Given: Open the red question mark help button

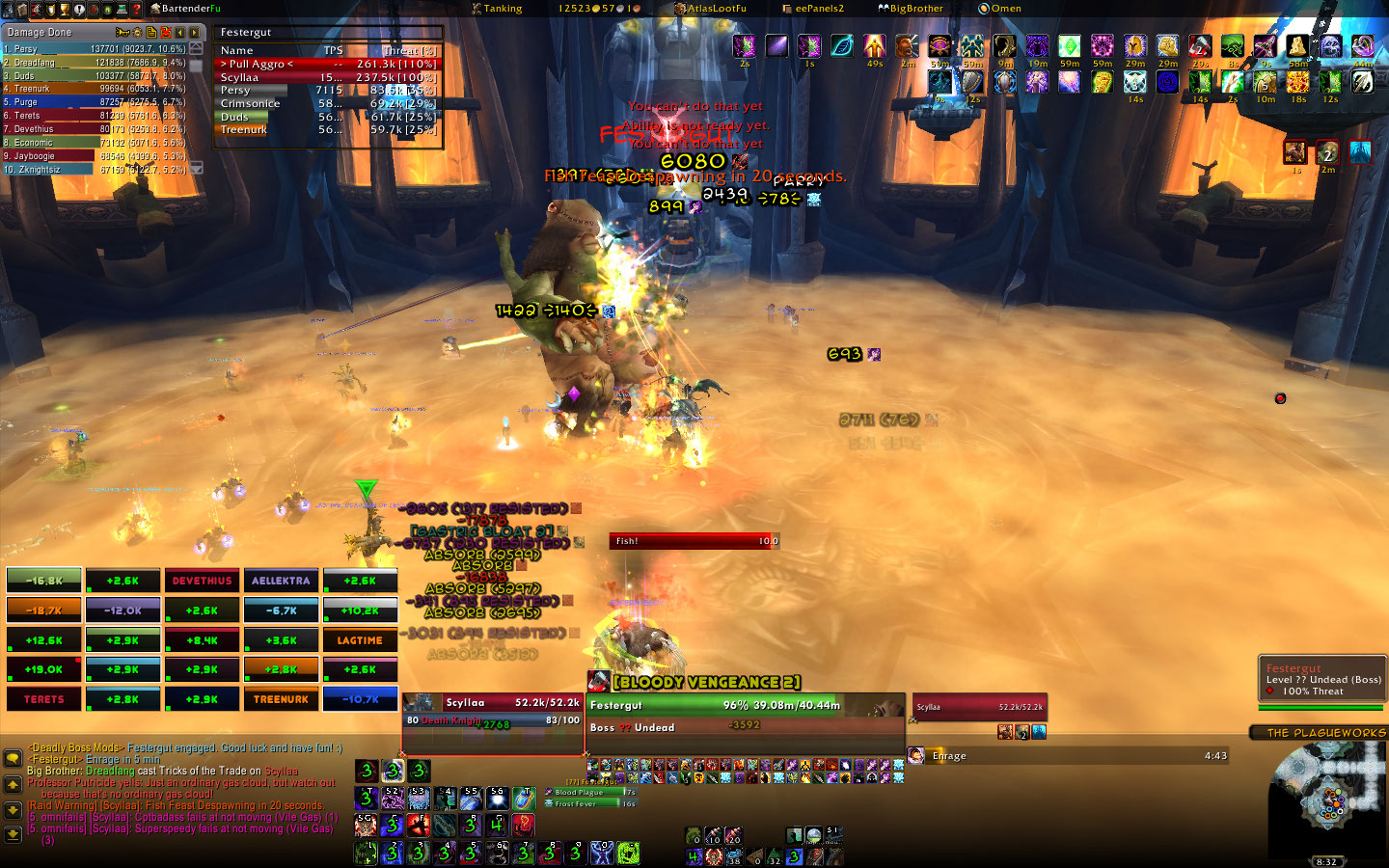Looking at the screenshot, I should click(137, 10).
